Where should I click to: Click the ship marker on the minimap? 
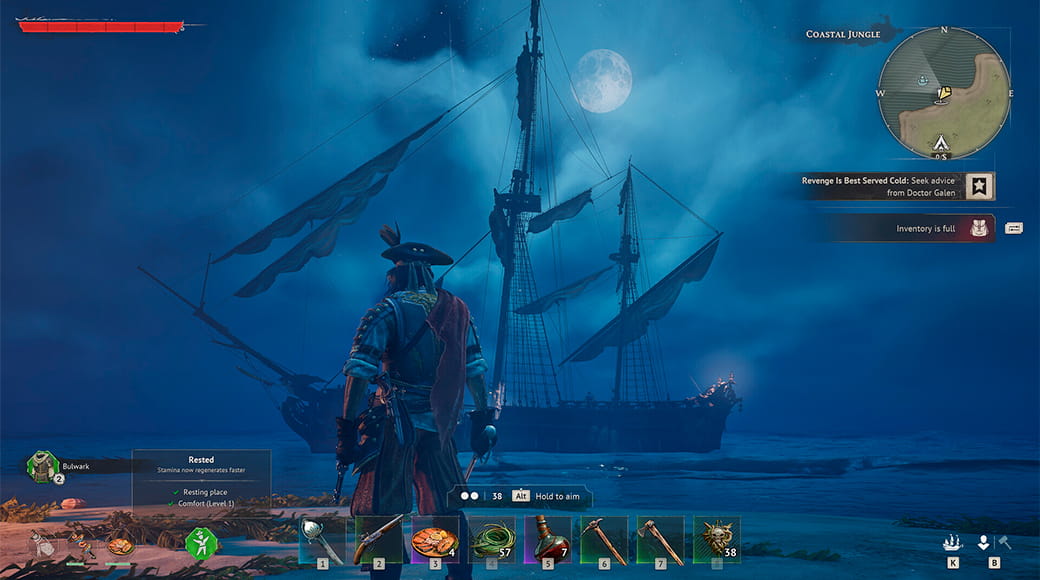click(x=923, y=78)
